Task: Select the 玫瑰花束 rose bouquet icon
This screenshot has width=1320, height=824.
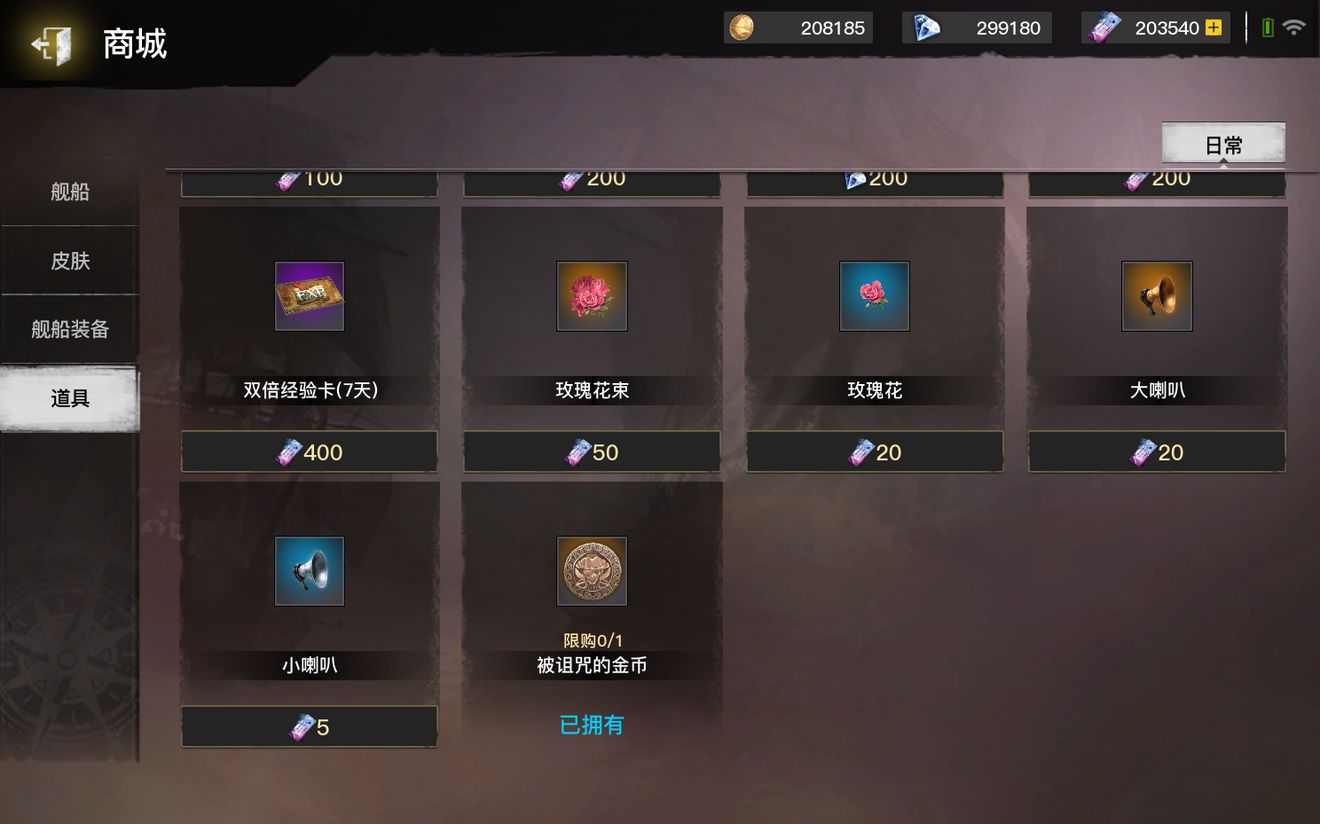Action: [591, 296]
